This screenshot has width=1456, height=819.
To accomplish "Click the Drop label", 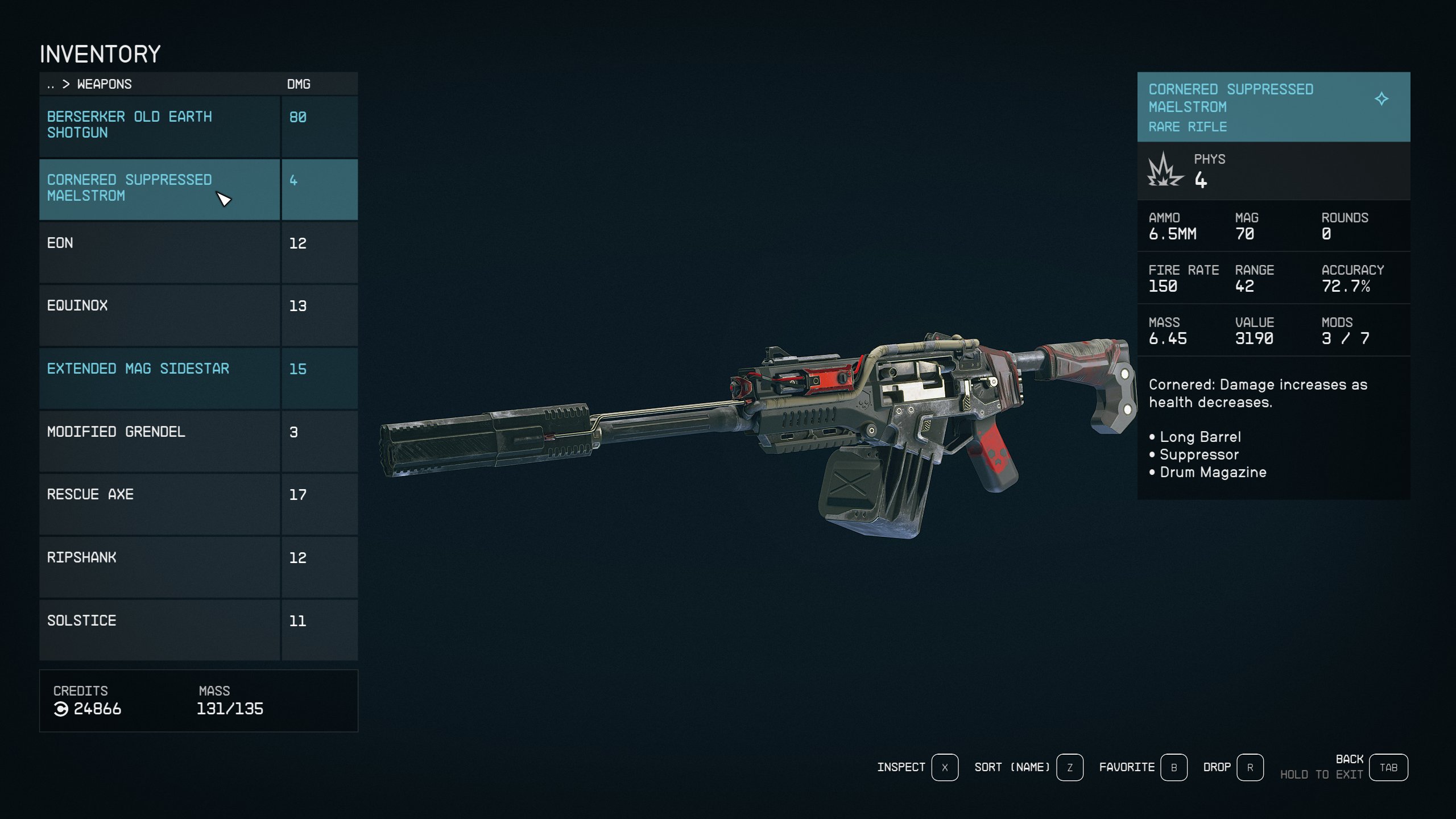I will pos(1217,767).
